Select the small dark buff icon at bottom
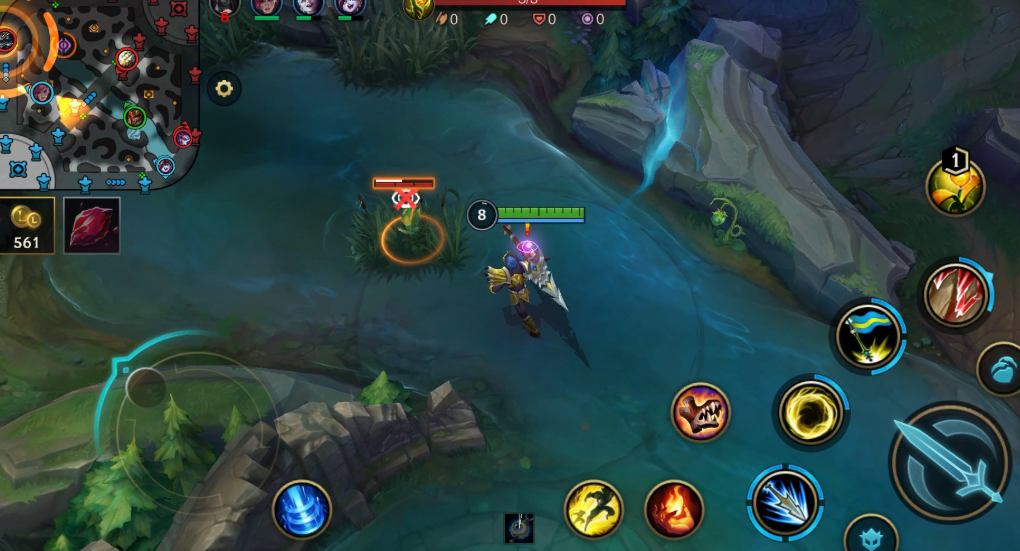This screenshot has width=1020, height=551. click(x=518, y=528)
